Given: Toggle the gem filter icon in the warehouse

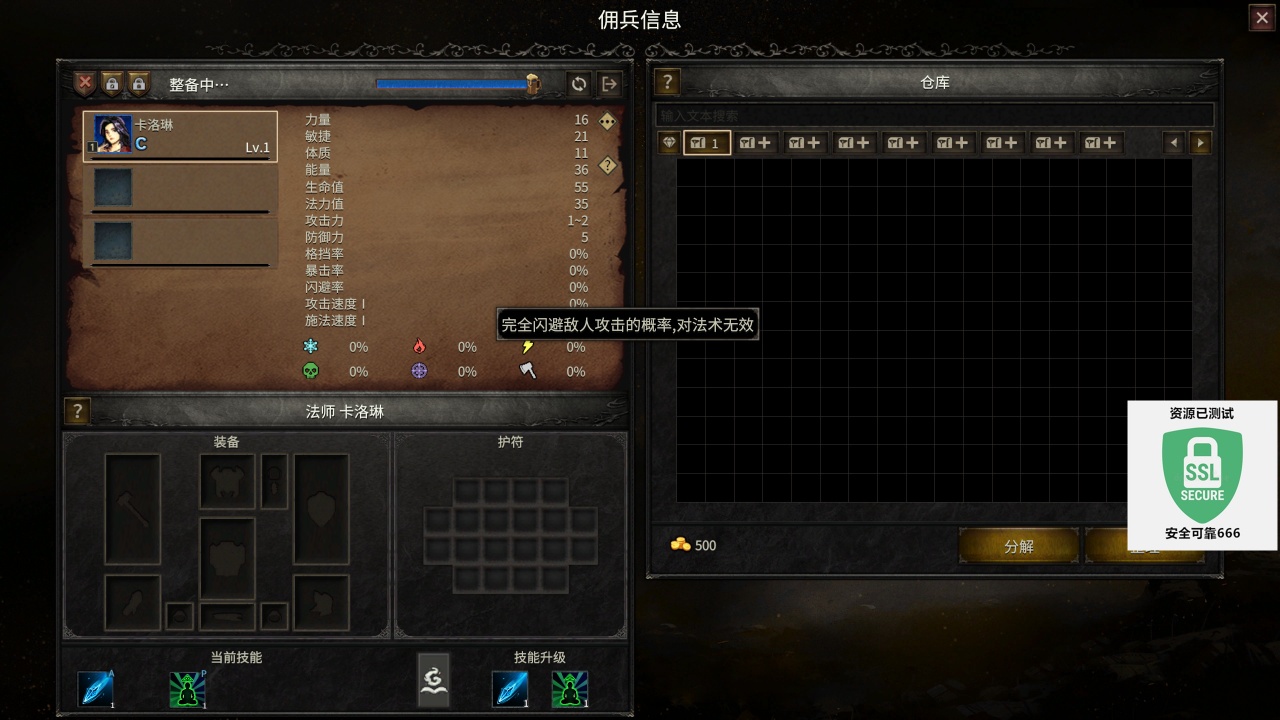Looking at the screenshot, I should (666, 142).
